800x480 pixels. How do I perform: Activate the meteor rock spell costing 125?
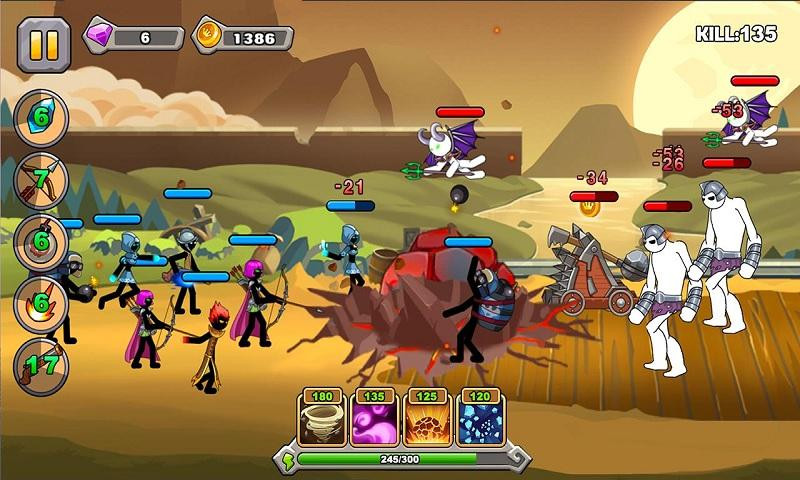click(427, 421)
